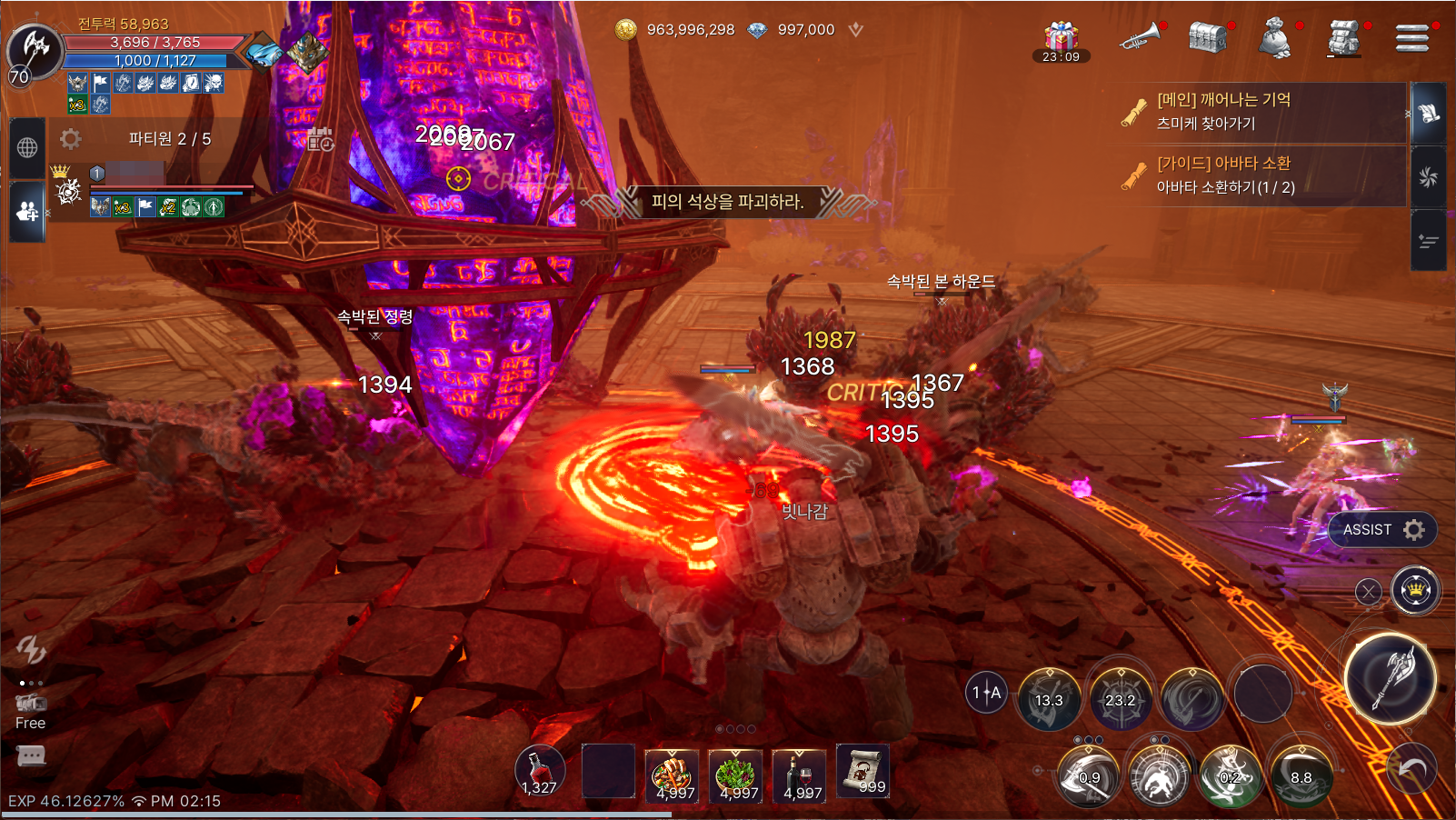Open the player axe class portrait
The height and width of the screenshot is (820, 1456).
pyautogui.click(x=35, y=50)
